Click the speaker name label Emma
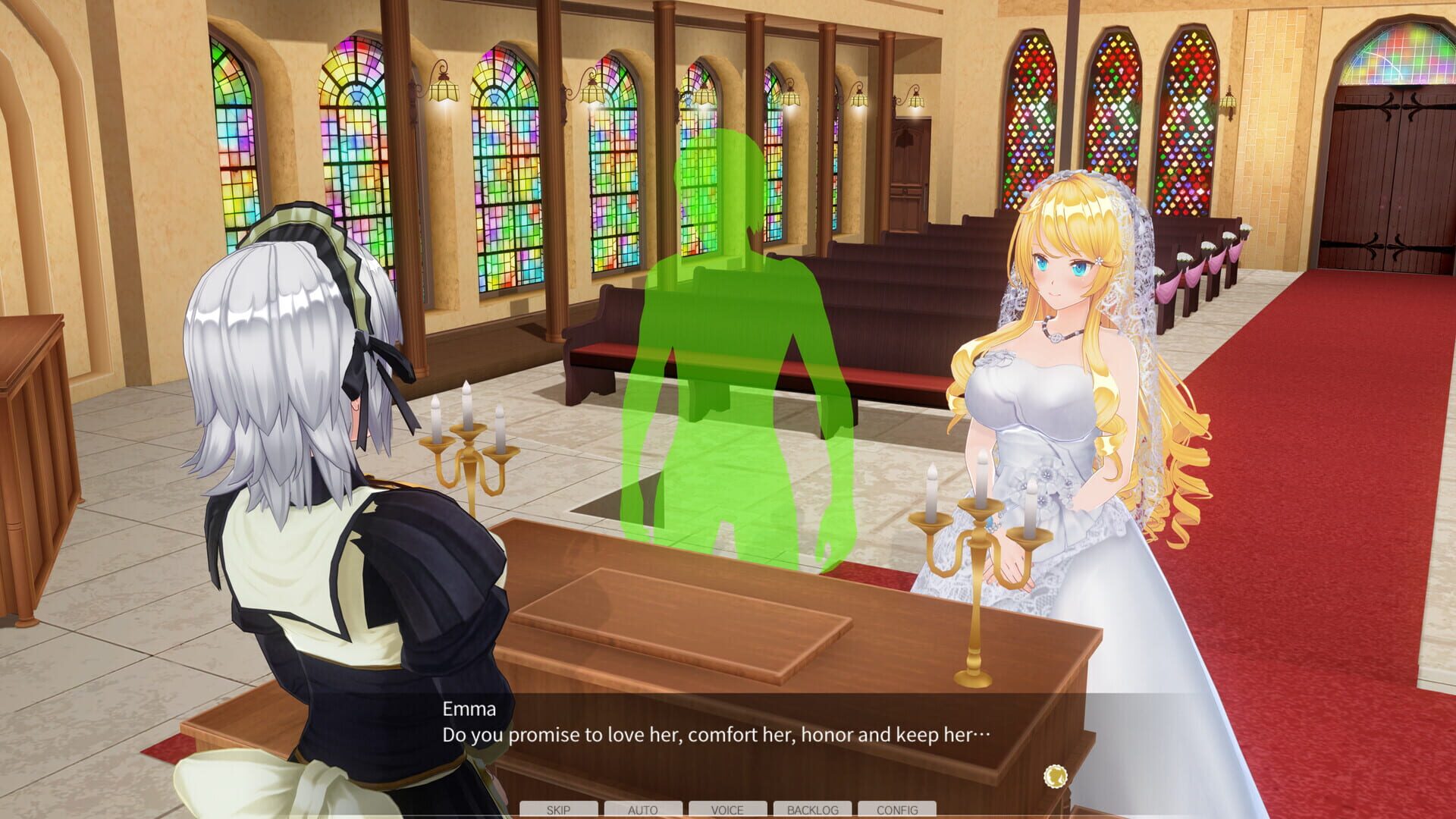Viewport: 1456px width, 819px height. (468, 710)
